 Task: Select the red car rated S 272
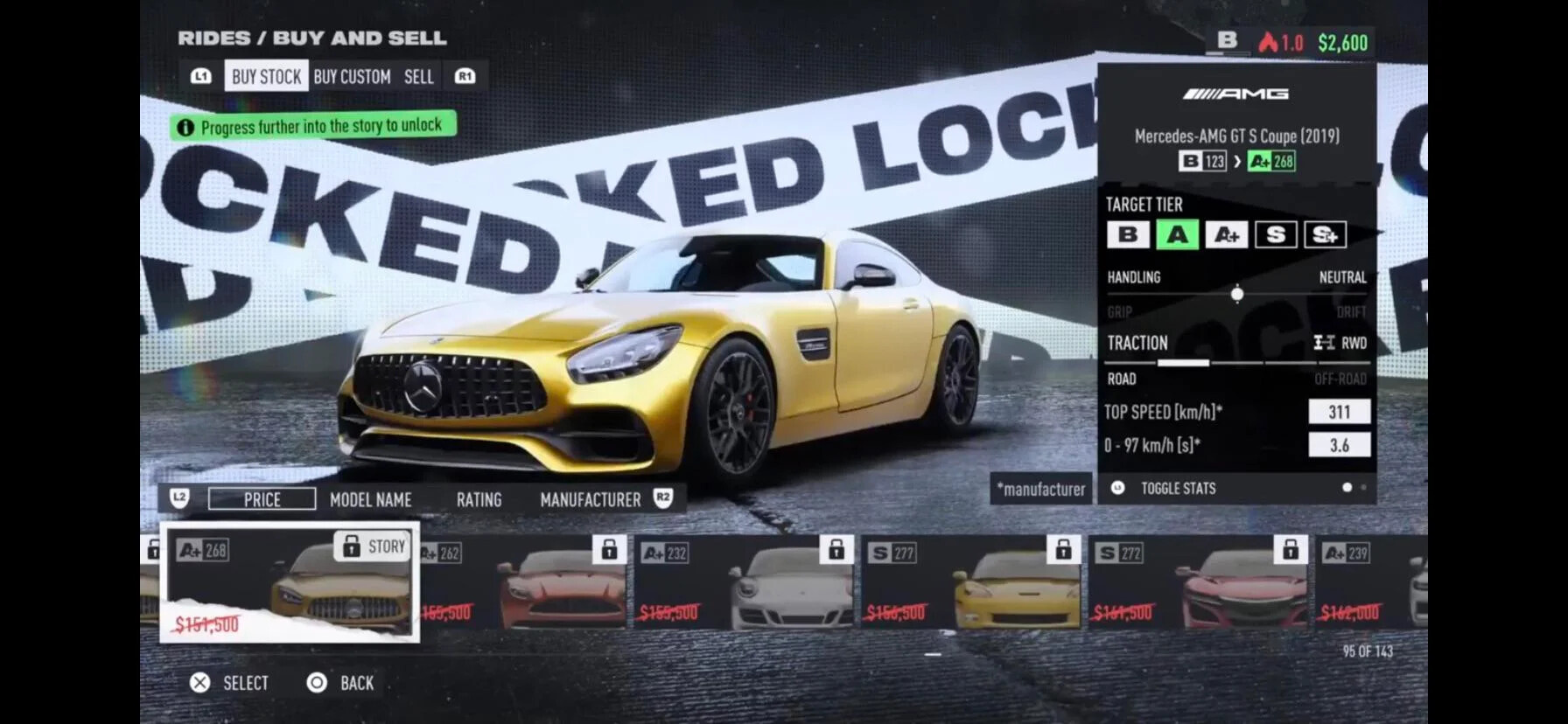click(x=1199, y=582)
